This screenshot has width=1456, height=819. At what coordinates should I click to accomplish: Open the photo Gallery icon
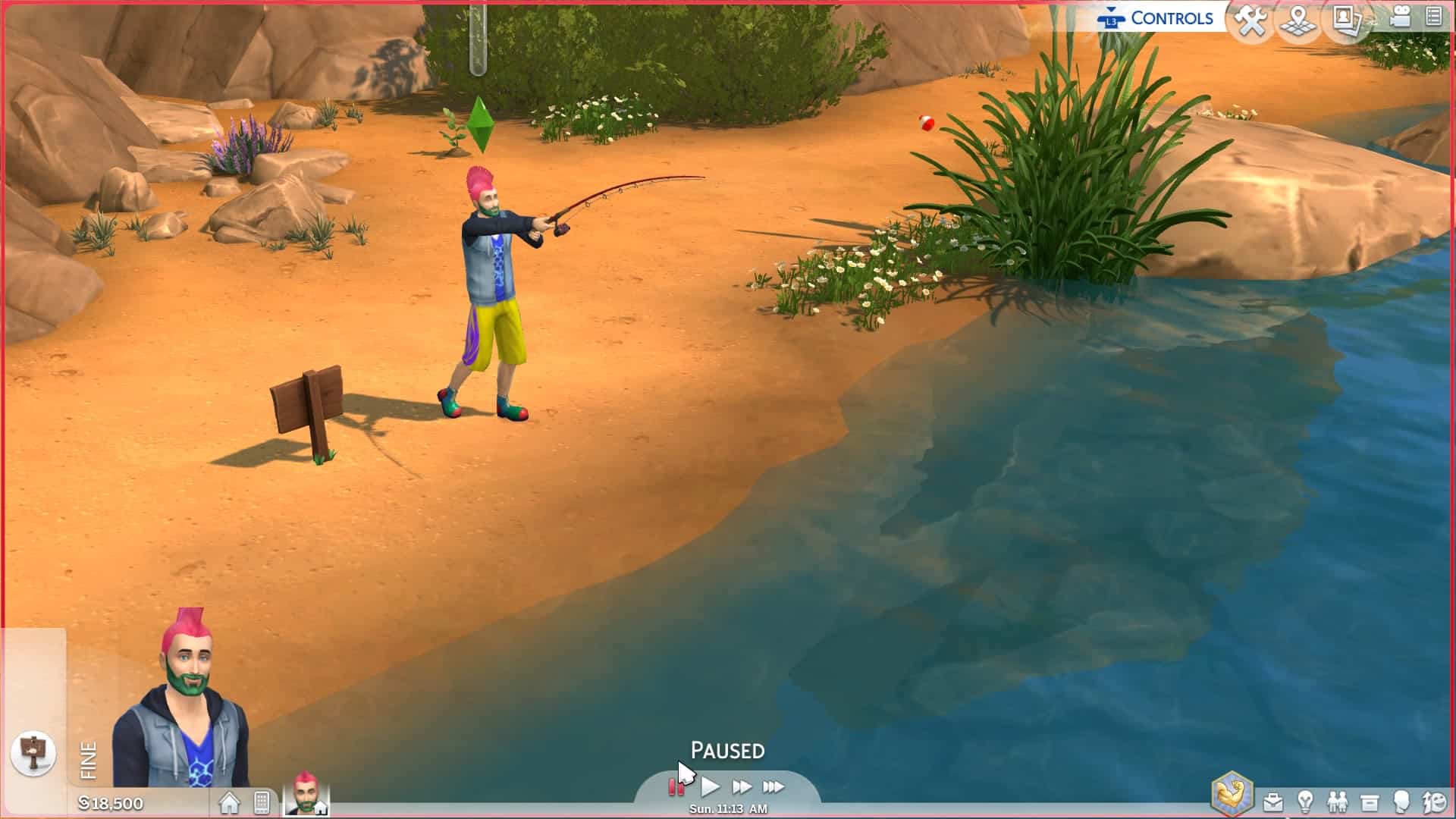coord(1346,20)
